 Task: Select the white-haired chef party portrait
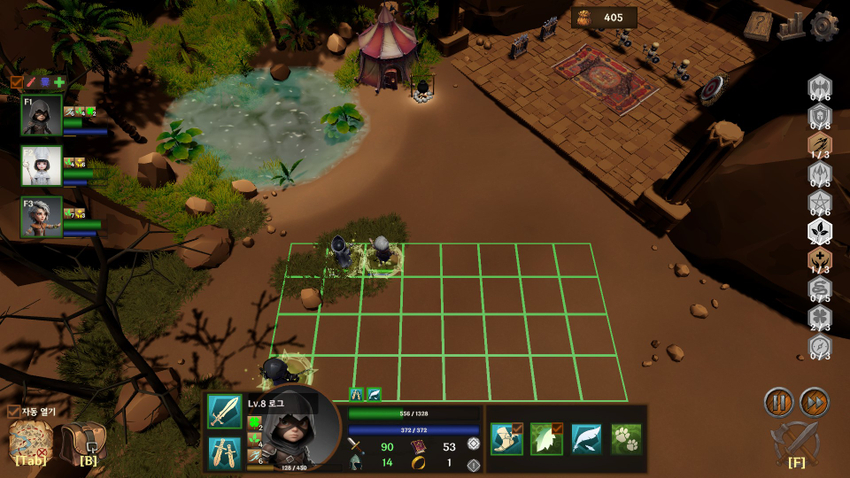41,166
